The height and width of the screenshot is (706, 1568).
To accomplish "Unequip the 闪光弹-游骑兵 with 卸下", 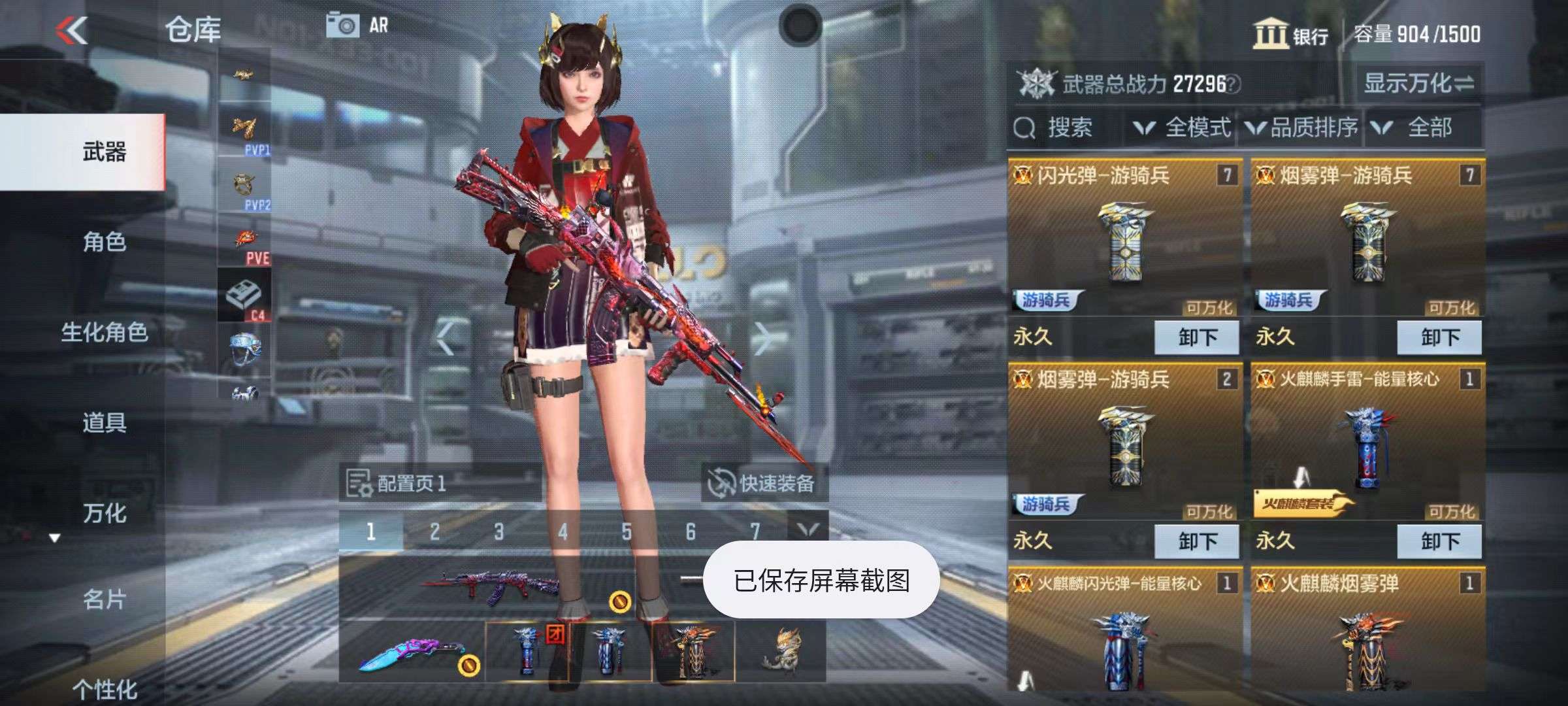I will pyautogui.click(x=1196, y=337).
